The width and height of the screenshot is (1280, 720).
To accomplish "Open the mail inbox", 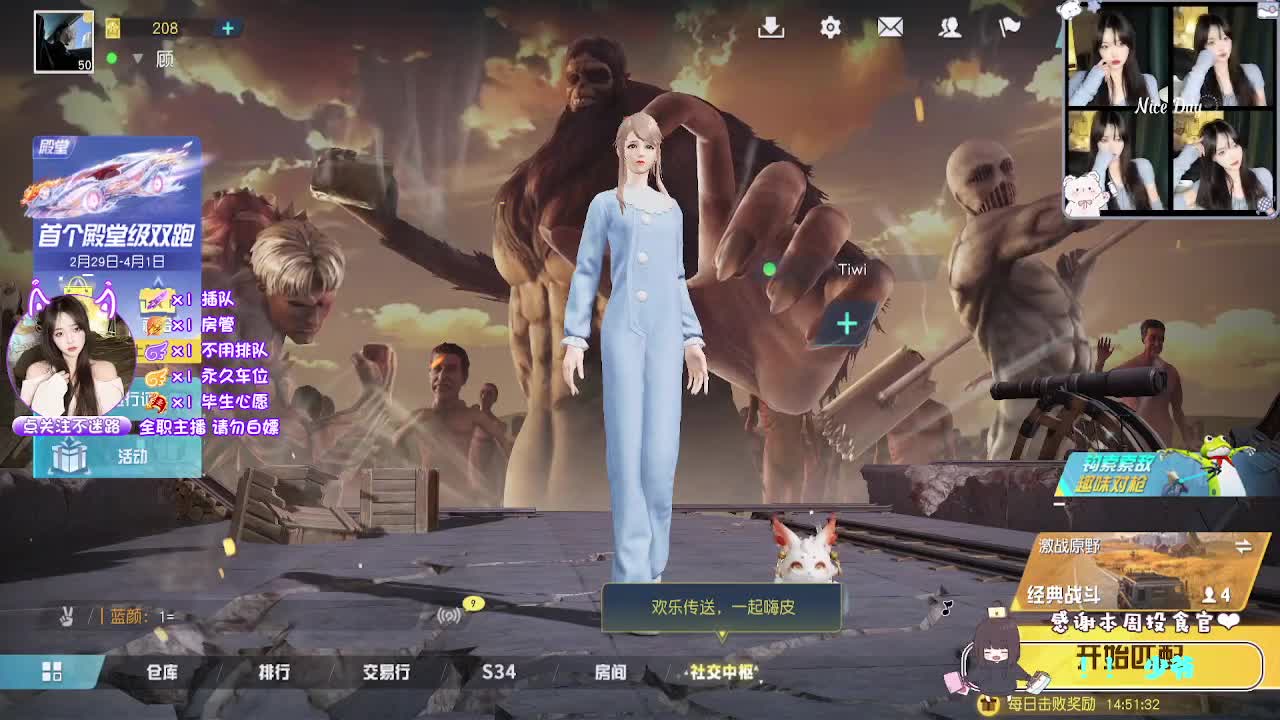I will click(891, 27).
